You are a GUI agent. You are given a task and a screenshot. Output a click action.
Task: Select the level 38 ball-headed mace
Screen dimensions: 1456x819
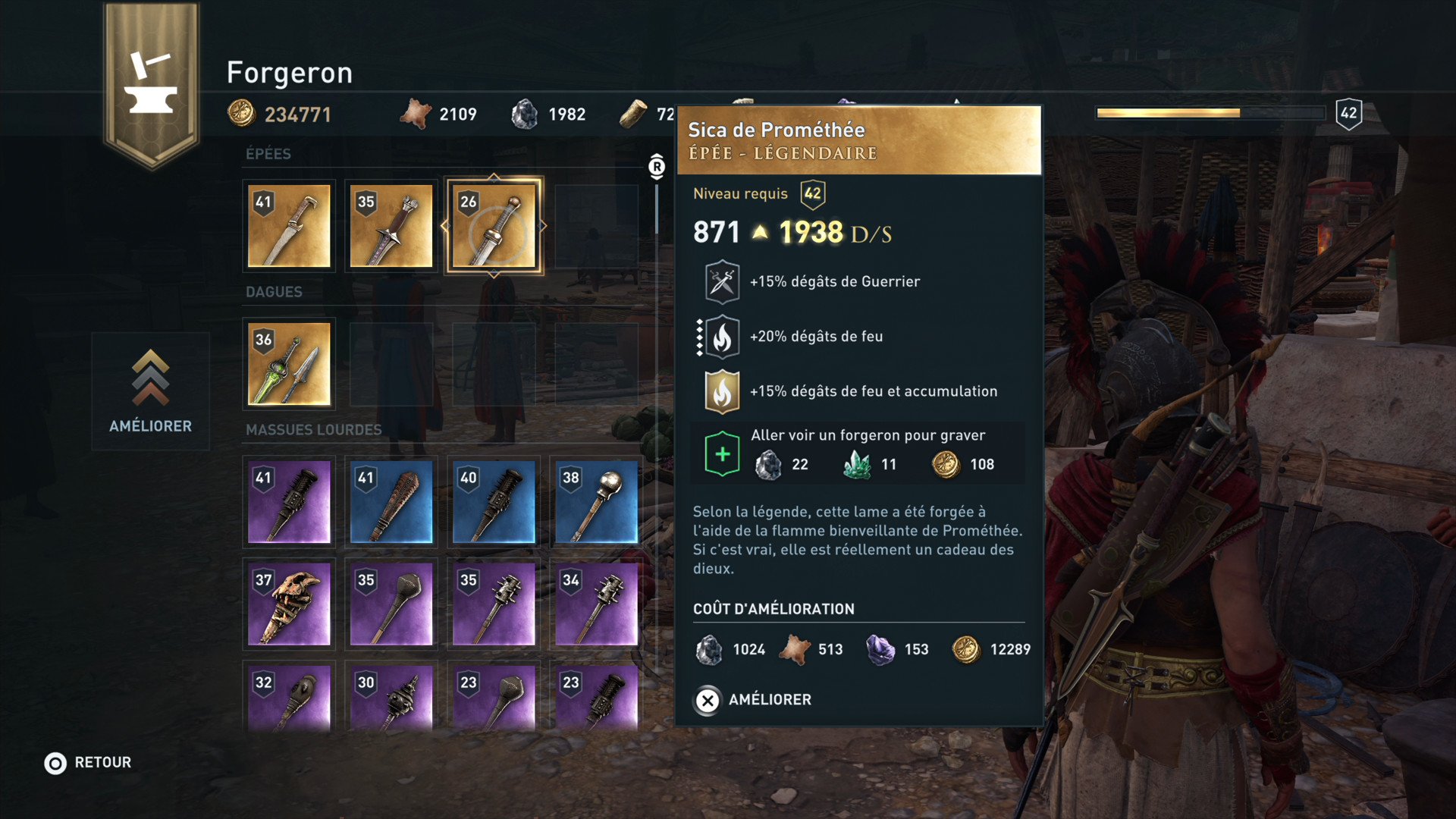[x=596, y=501]
